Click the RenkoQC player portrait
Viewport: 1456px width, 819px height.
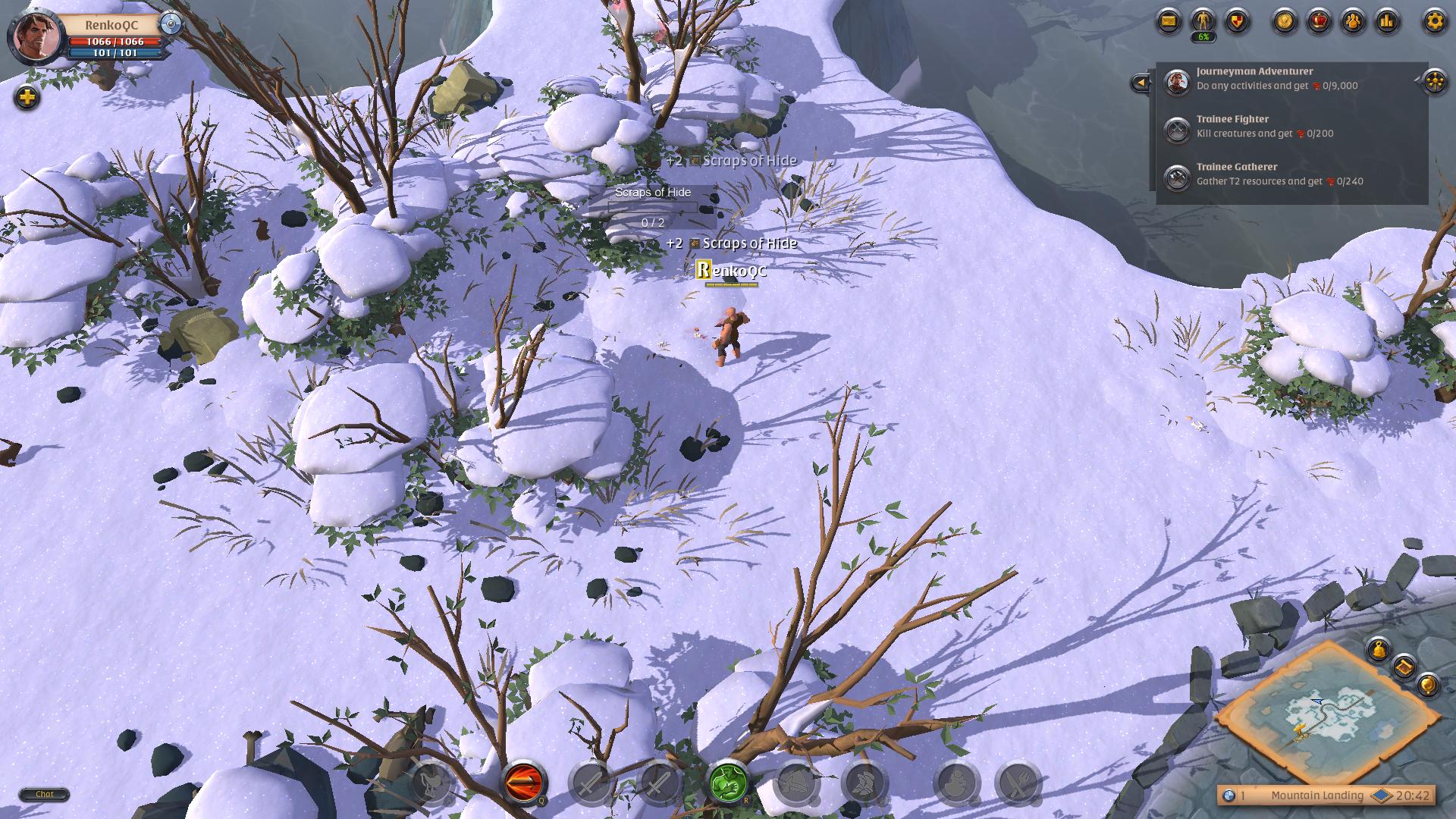click(x=35, y=36)
